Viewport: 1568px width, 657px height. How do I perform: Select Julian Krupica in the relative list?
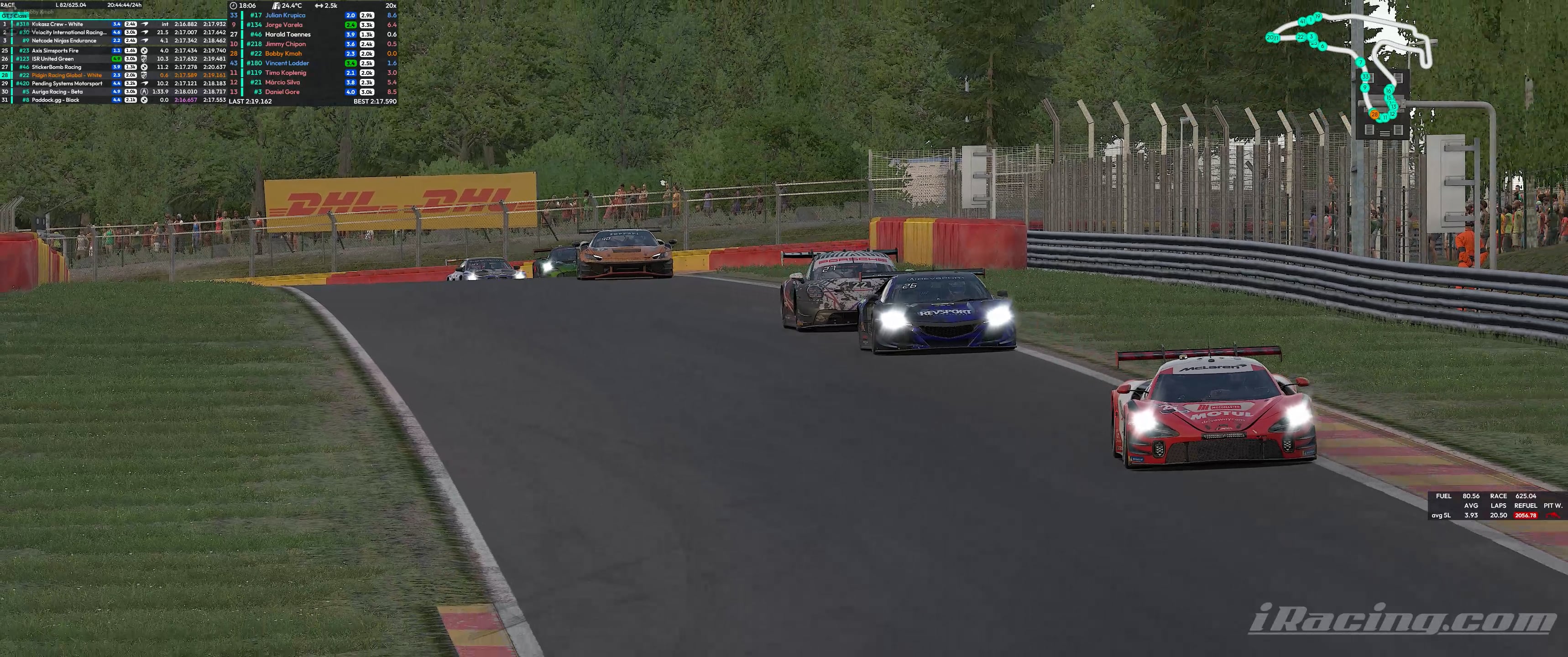coord(285,15)
